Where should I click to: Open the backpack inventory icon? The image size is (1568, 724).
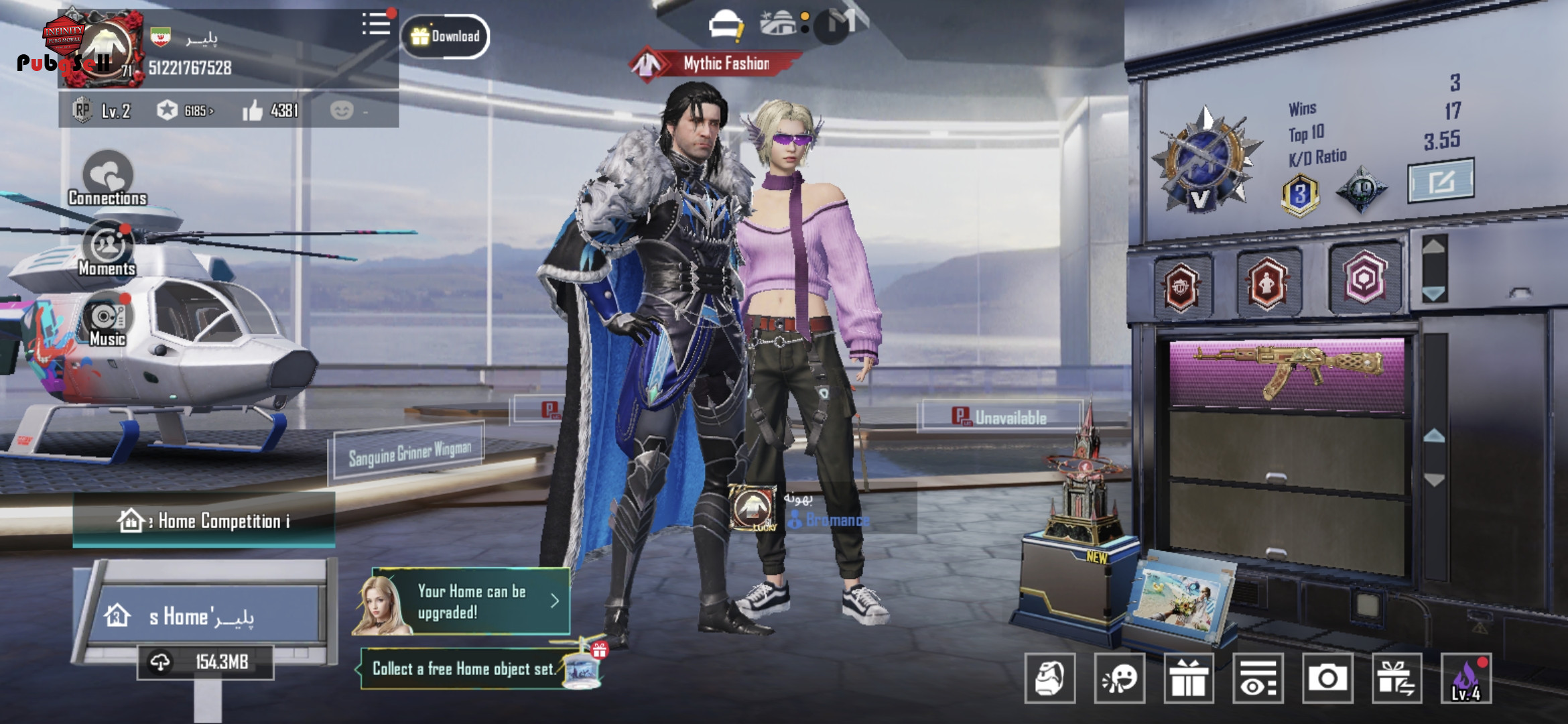click(1050, 678)
